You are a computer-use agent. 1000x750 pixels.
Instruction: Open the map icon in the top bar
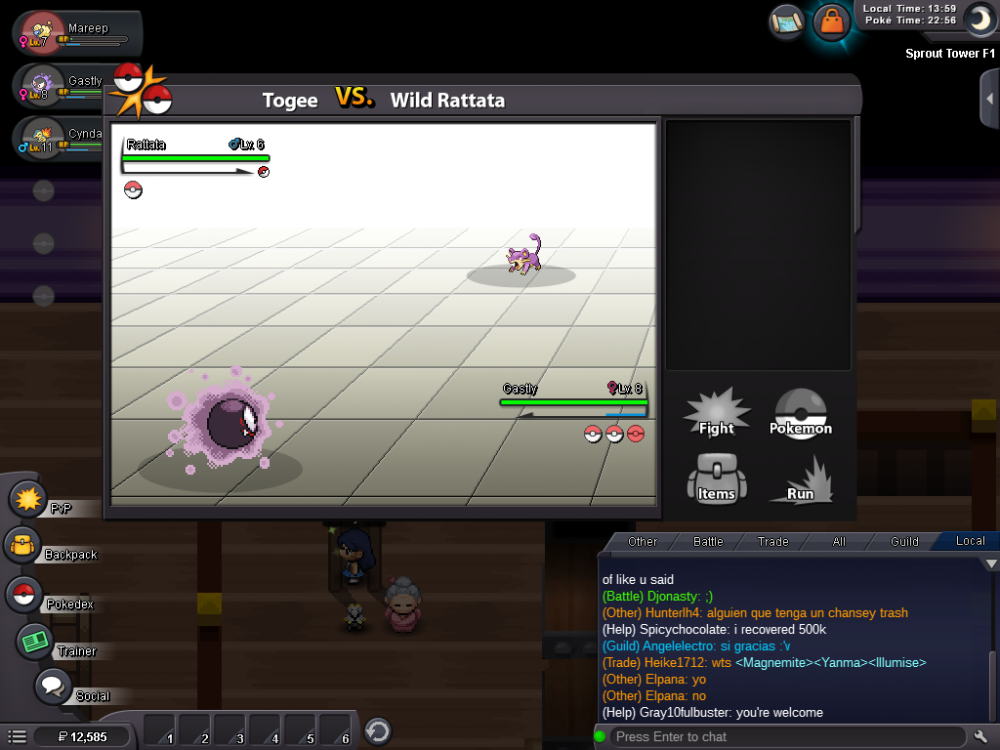[x=787, y=20]
